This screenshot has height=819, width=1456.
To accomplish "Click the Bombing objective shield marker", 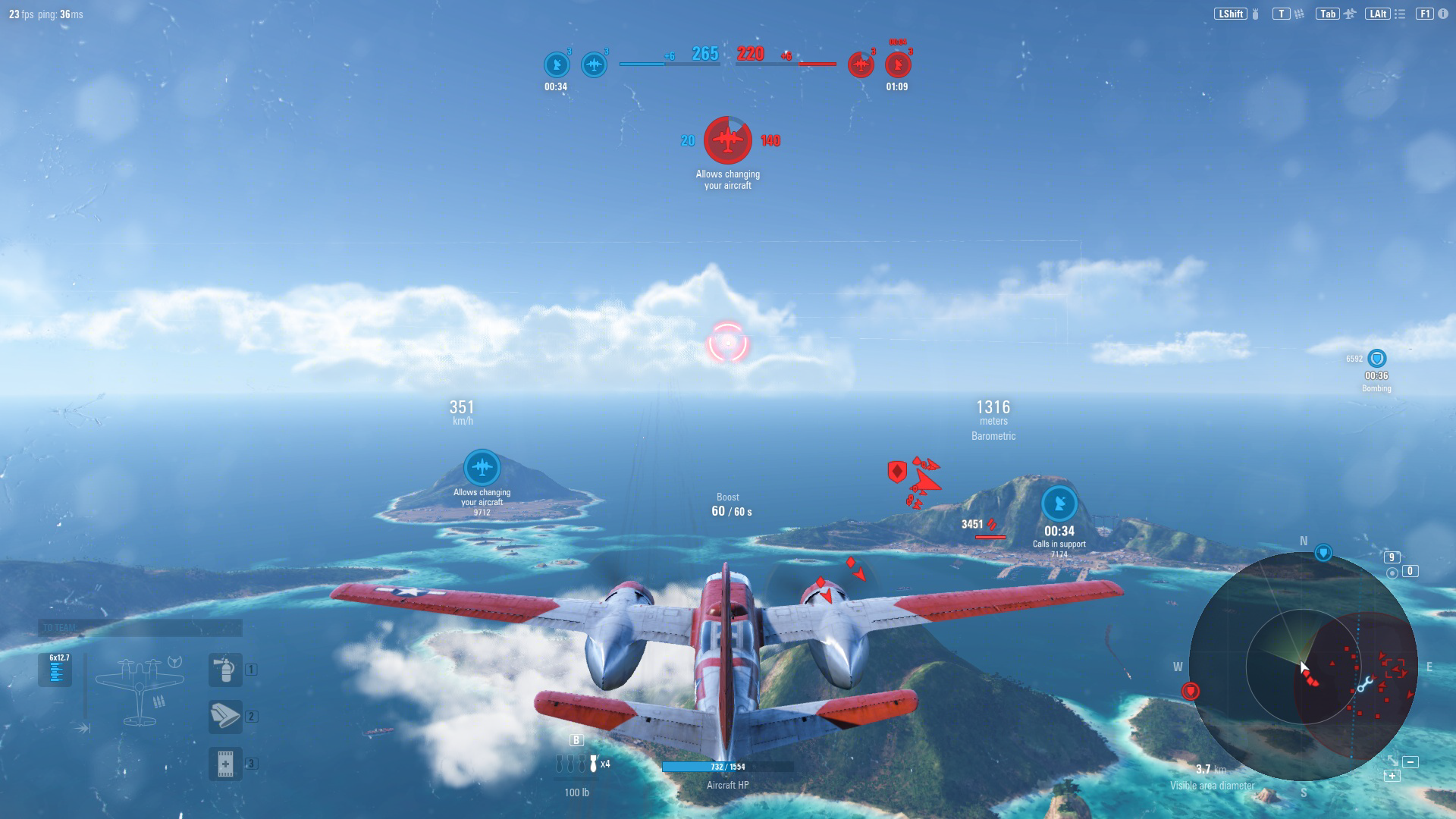I will pyautogui.click(x=1376, y=359).
